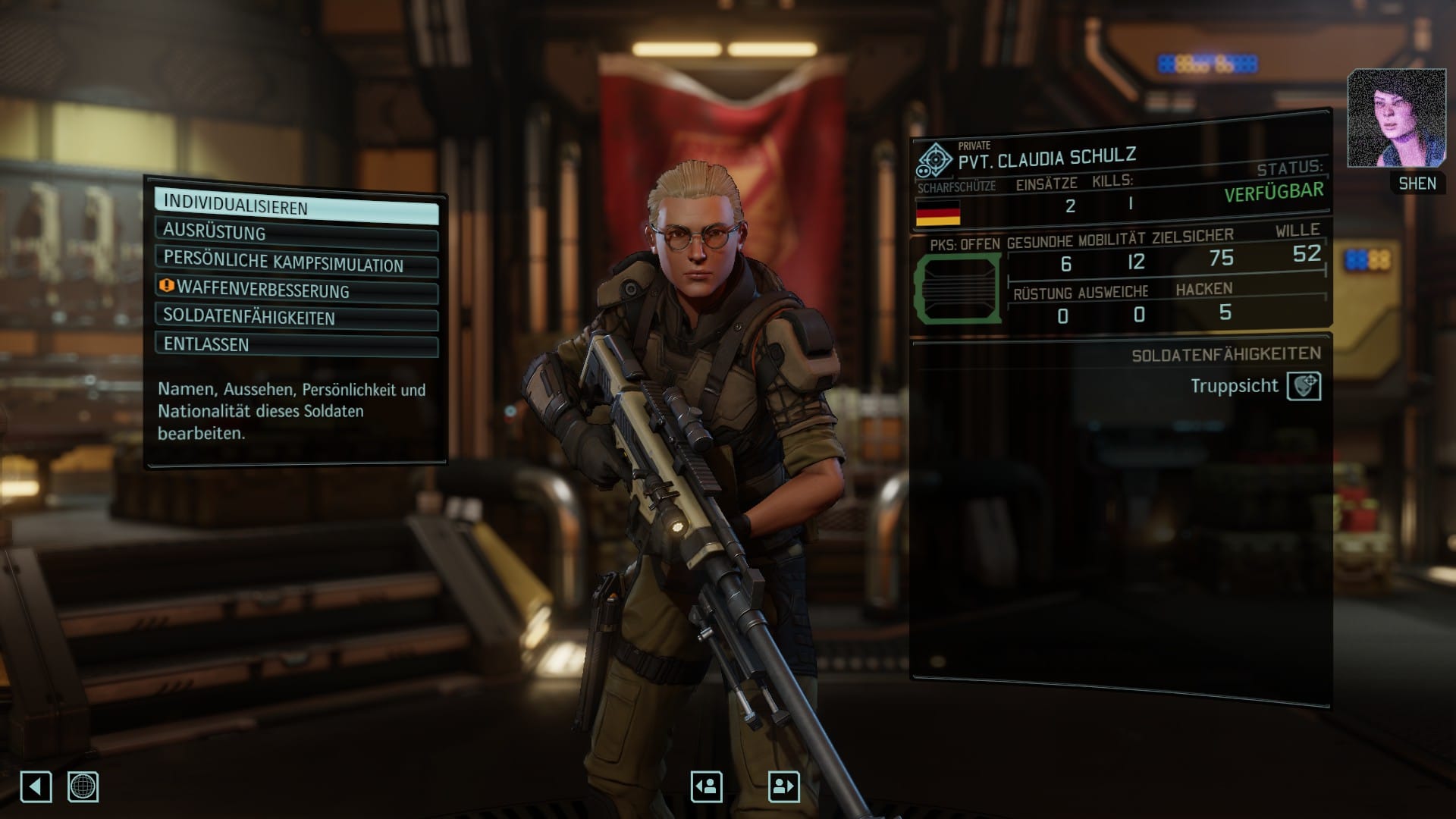Screen dimensions: 1456x819
Task: Choose Waffenverbesserung from the soldier menu
Action: [x=296, y=290]
